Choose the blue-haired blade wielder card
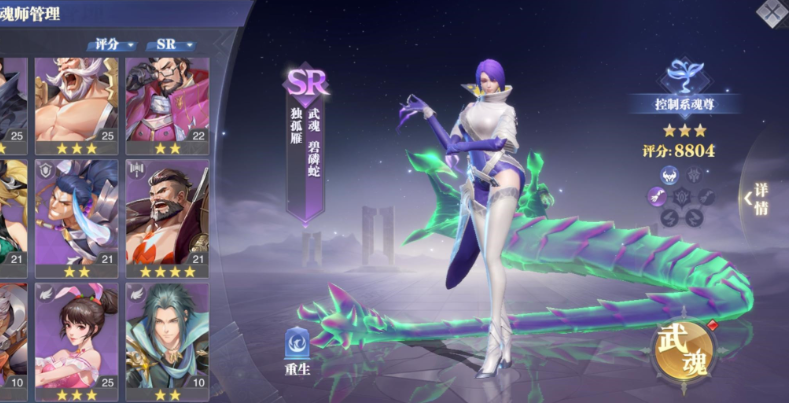The image size is (789, 403). pos(76,215)
